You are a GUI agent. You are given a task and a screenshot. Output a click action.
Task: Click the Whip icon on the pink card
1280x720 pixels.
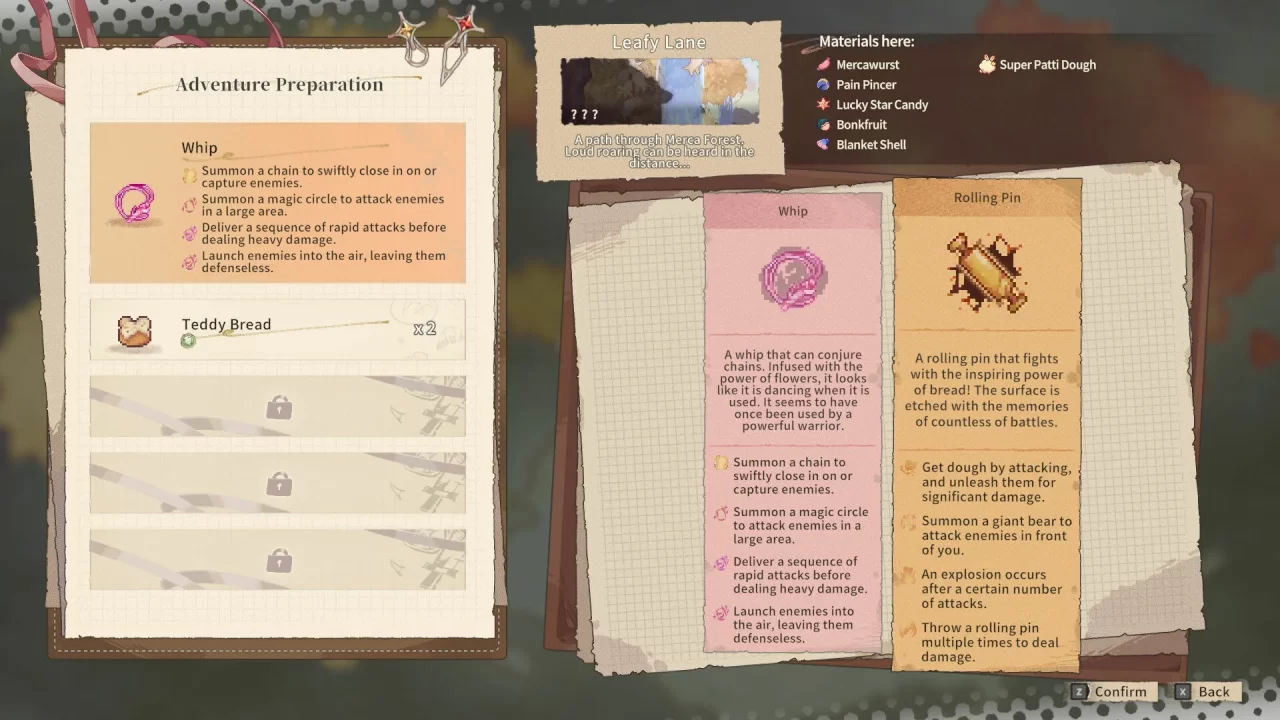pos(792,278)
